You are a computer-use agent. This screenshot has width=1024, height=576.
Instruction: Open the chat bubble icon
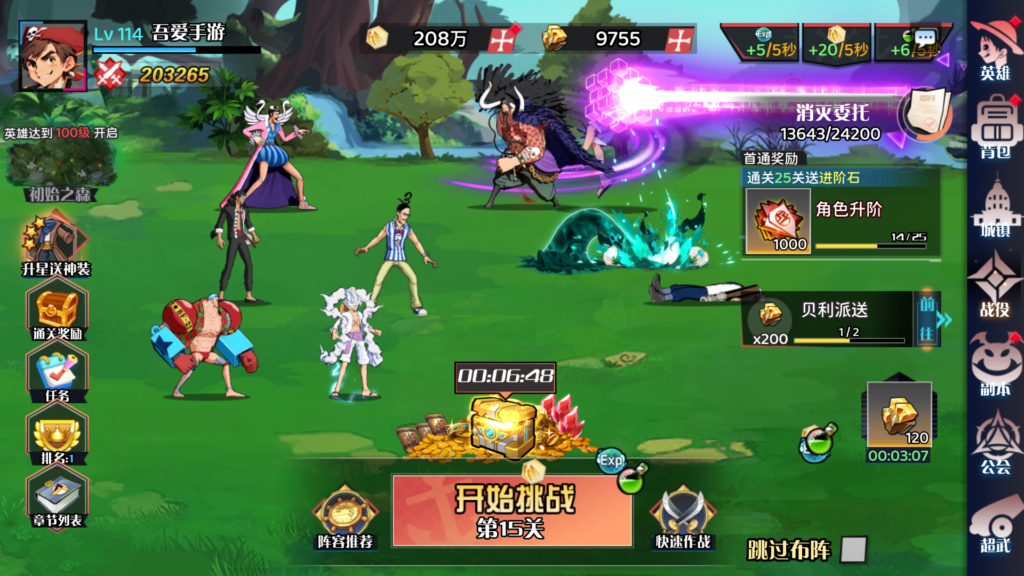pos(925,37)
